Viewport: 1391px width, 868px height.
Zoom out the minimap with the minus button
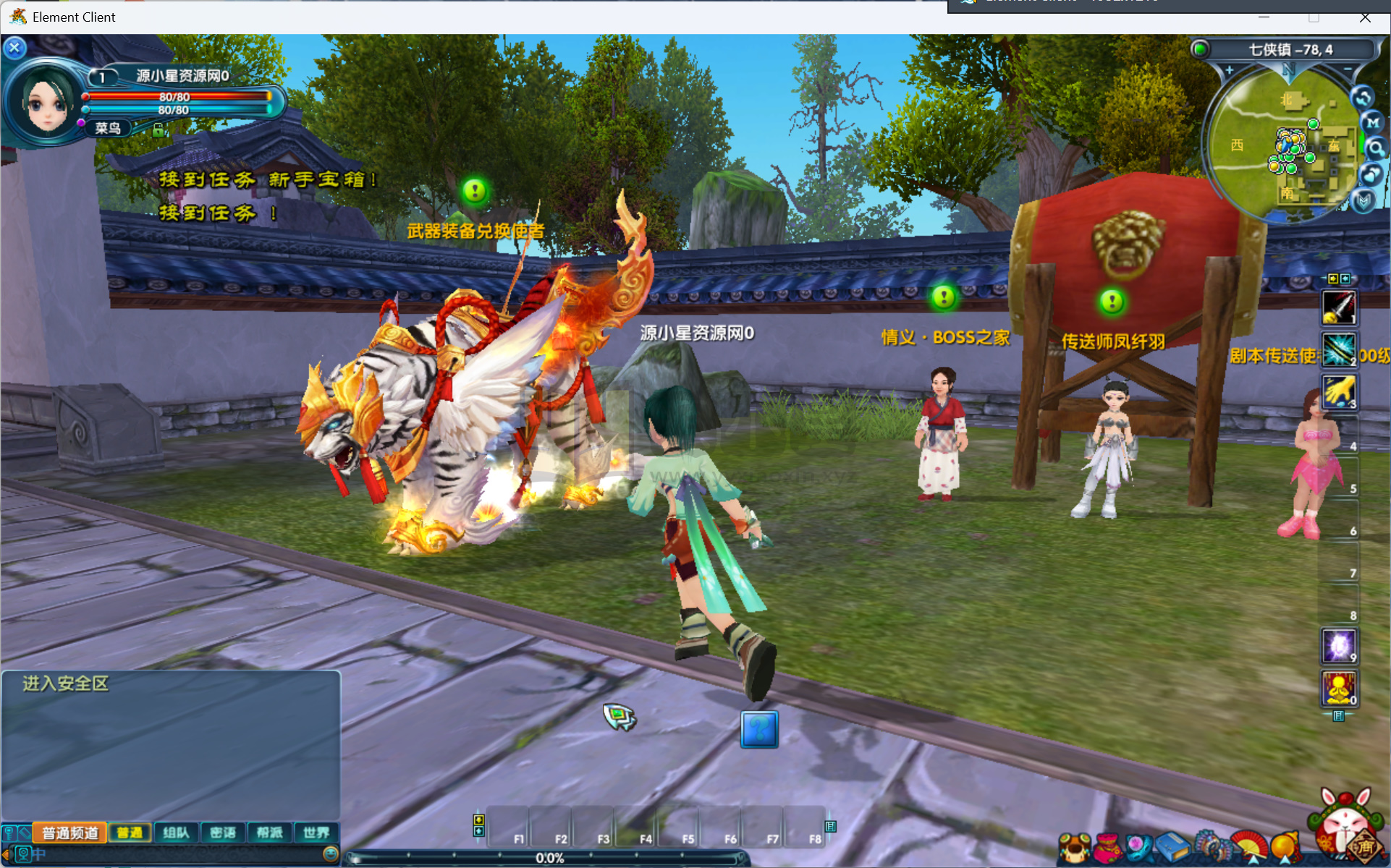[x=1348, y=69]
